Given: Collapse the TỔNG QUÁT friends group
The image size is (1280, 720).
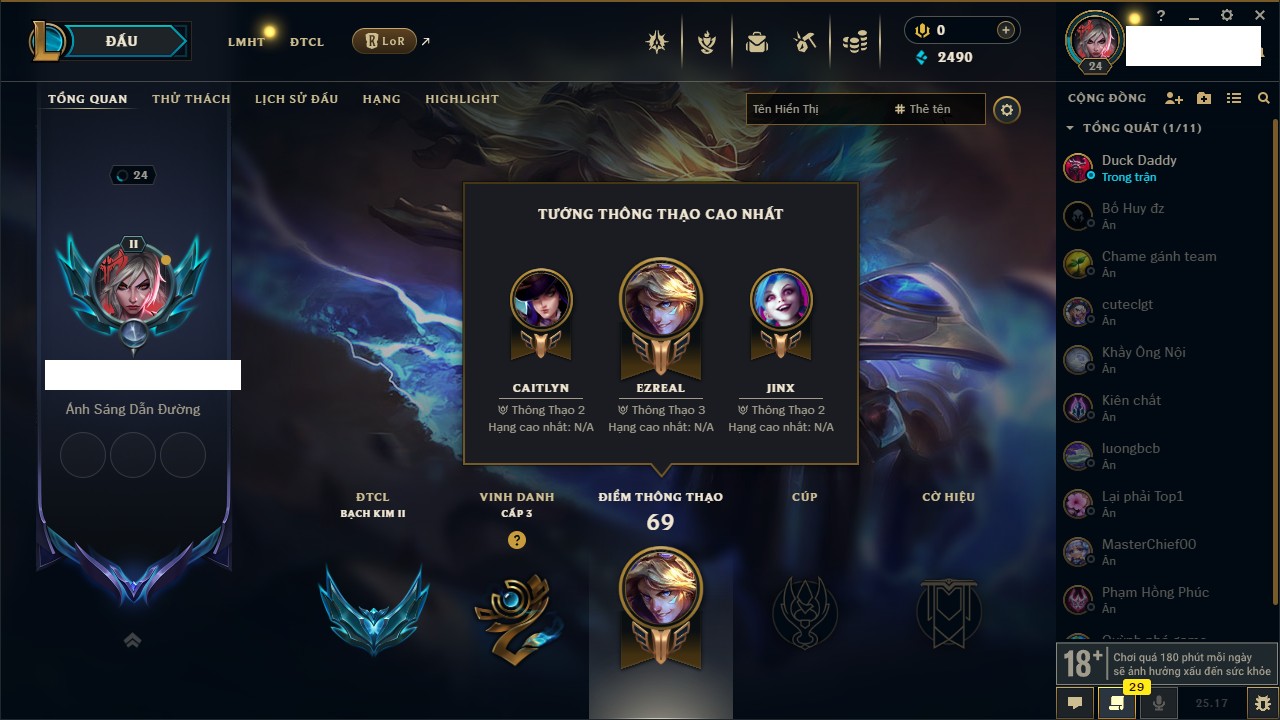Looking at the screenshot, I should tap(1070, 128).
